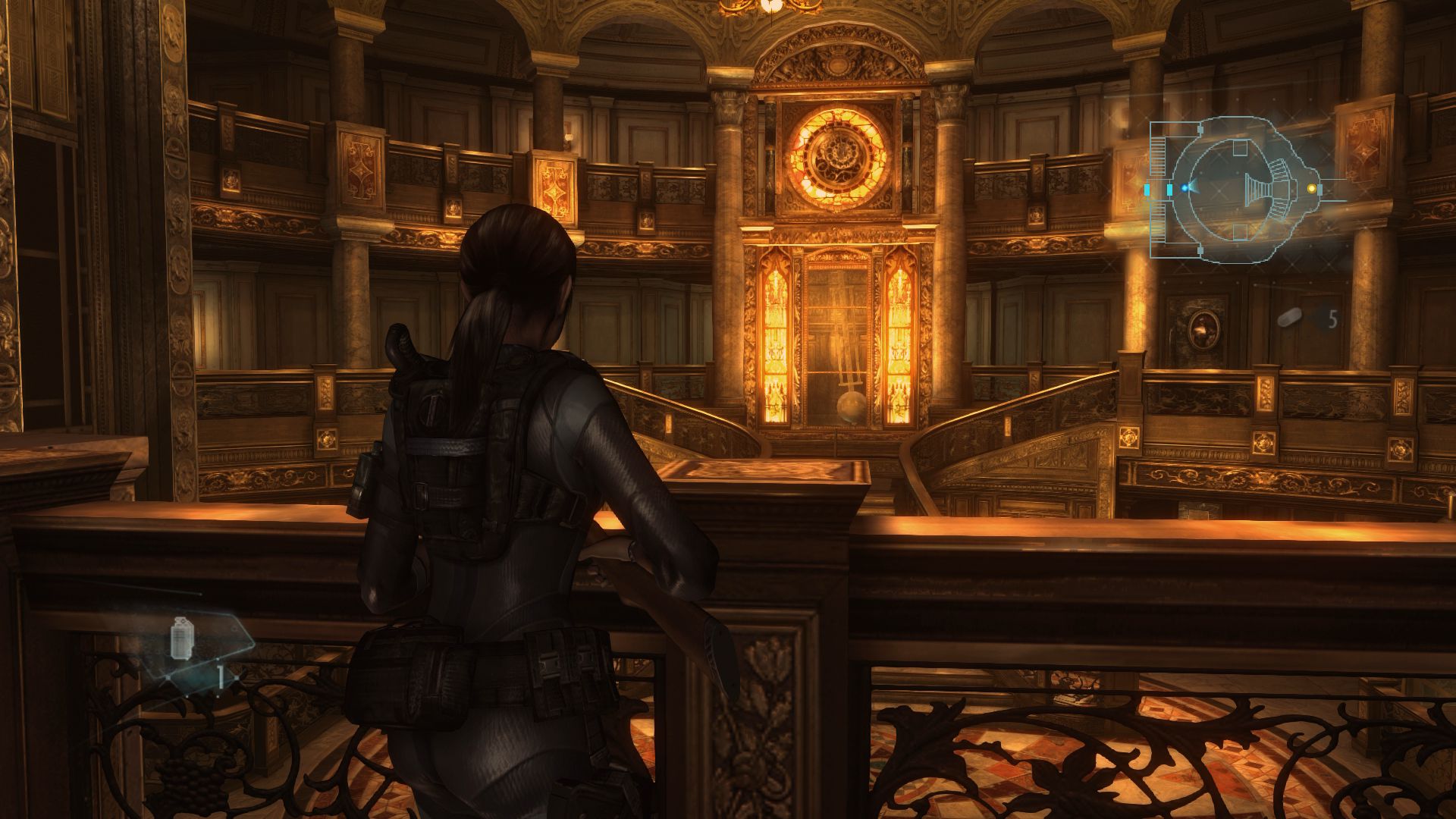1456x819 pixels.
Task: Click the glowing clock face above the stairs
Action: pos(839,155)
